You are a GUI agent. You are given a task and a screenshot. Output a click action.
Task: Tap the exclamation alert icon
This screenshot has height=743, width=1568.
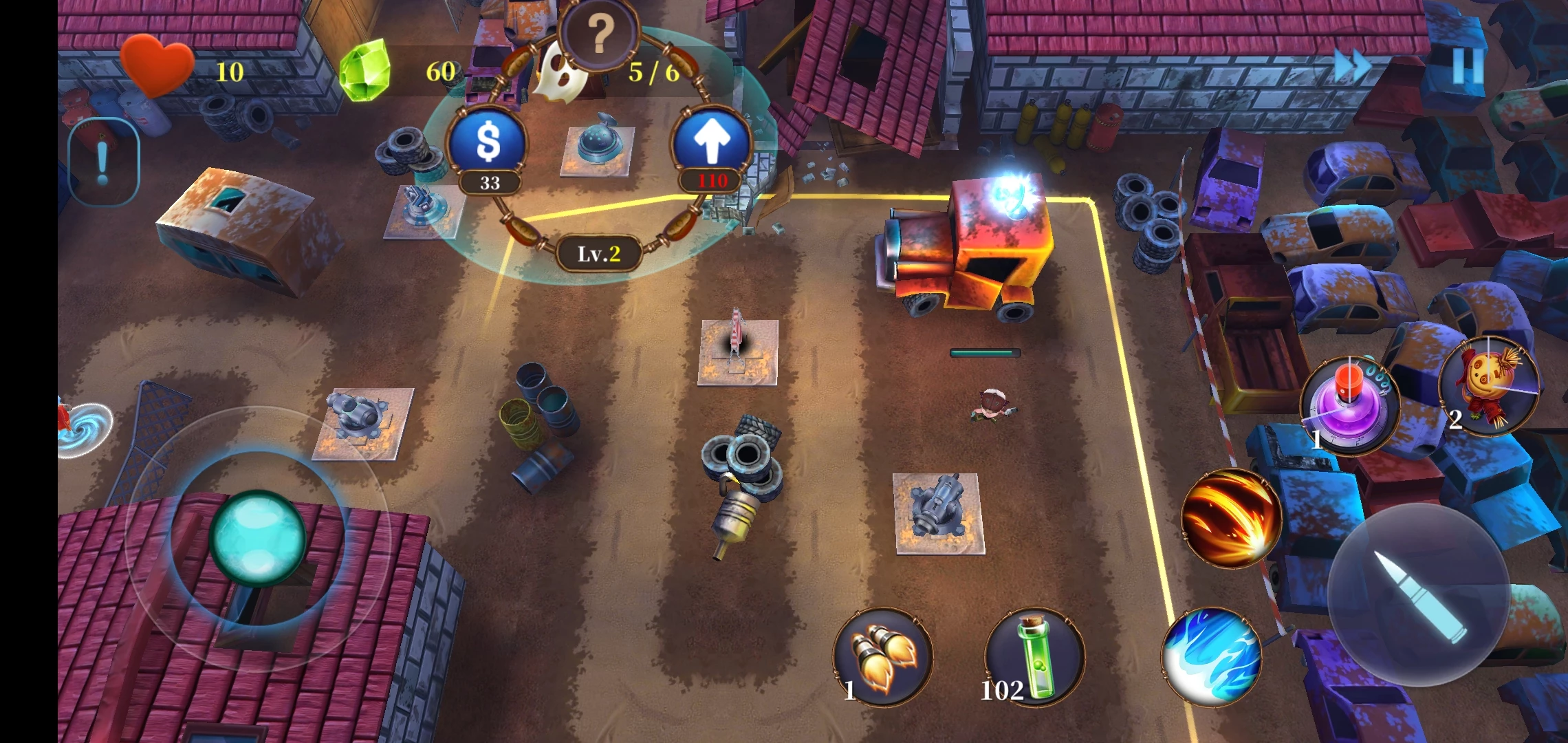coord(103,162)
